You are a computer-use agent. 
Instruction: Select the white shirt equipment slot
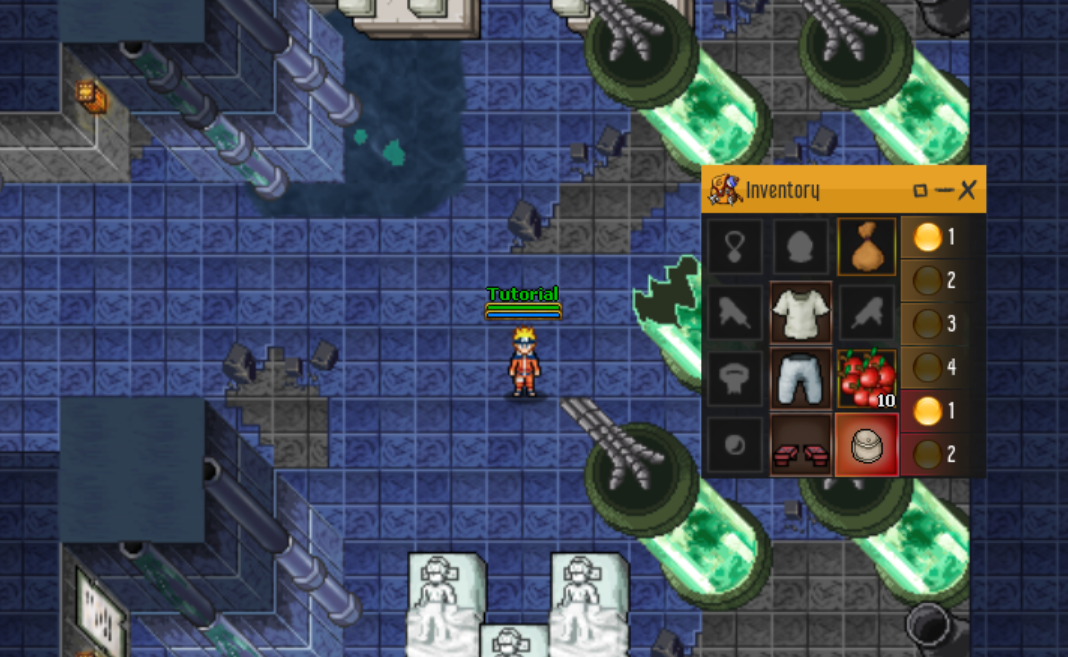[x=801, y=312]
